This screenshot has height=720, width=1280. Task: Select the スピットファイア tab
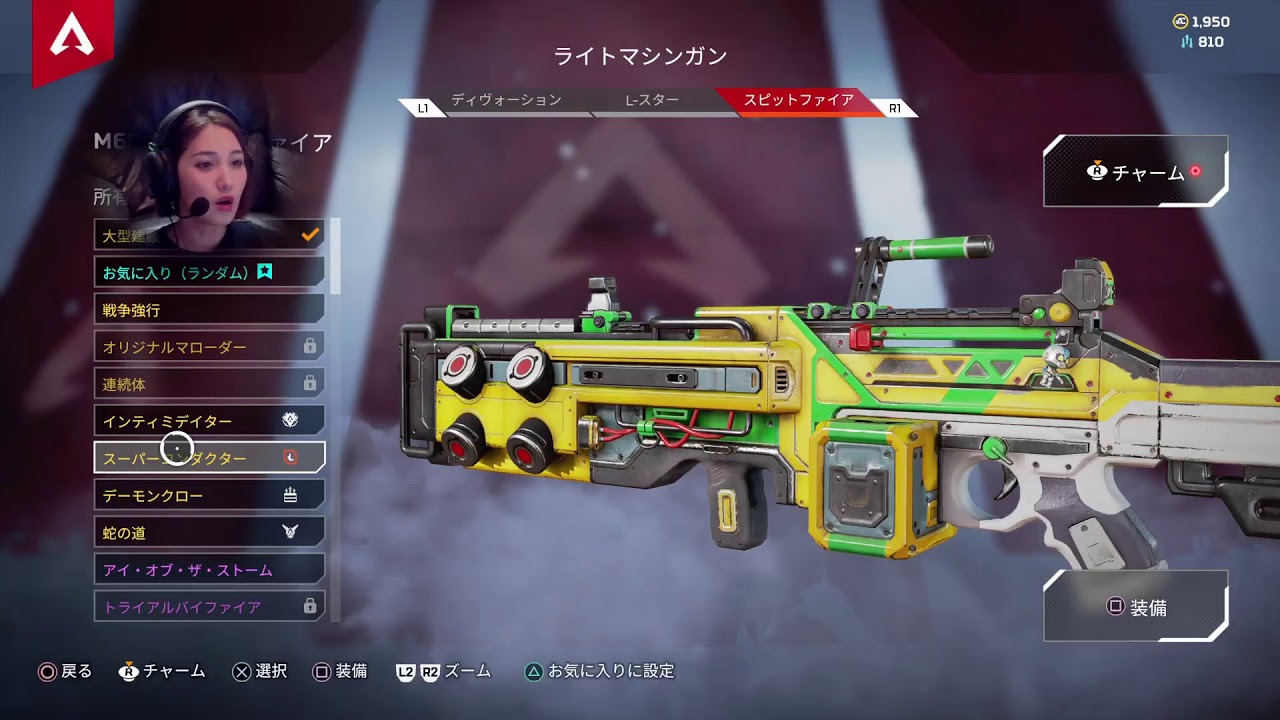coord(798,101)
